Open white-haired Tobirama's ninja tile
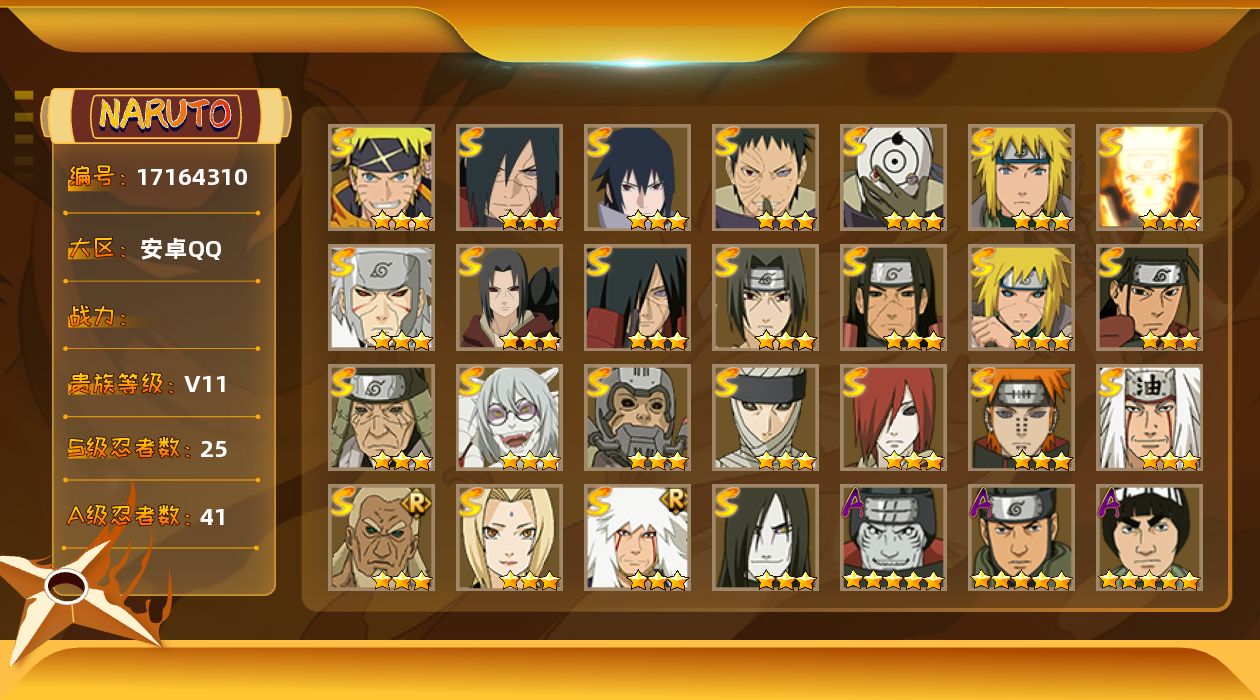Screen dimensions: 1260x700 coord(381,297)
